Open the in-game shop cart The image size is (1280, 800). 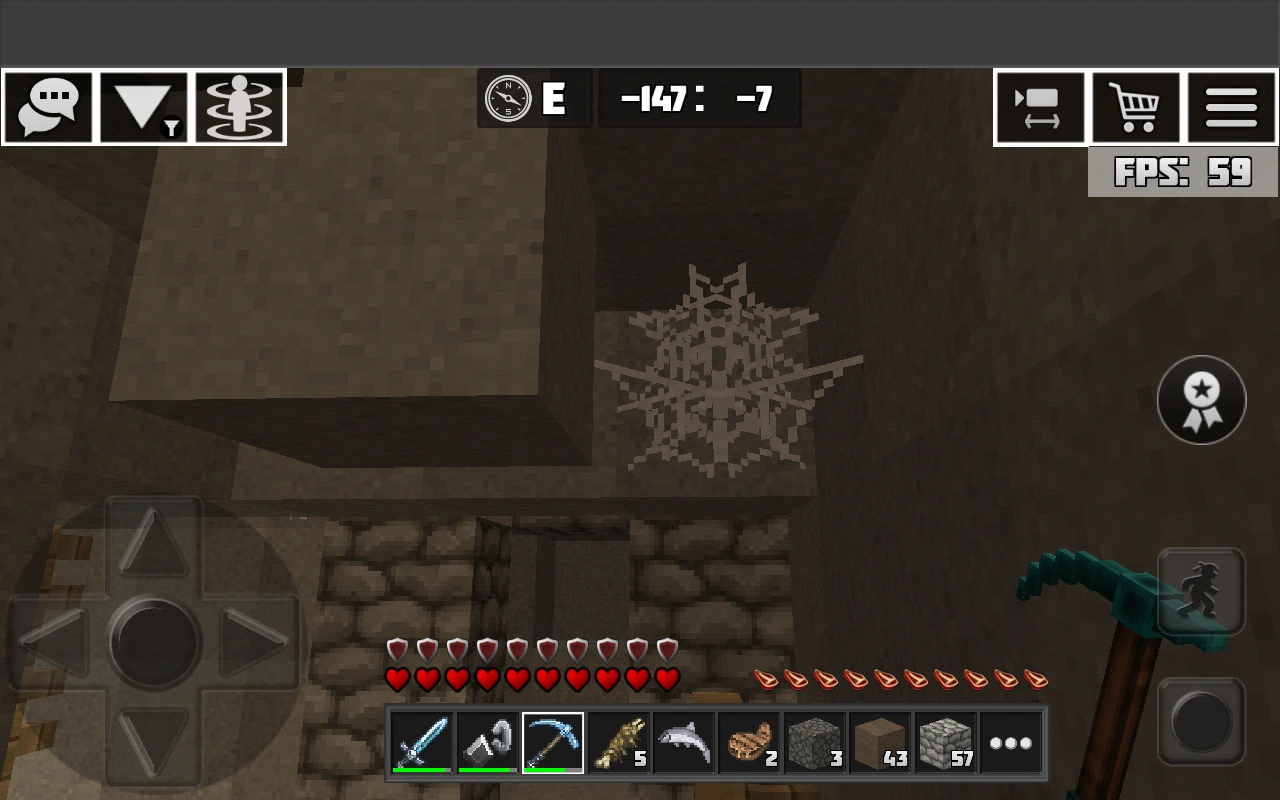[1136, 106]
